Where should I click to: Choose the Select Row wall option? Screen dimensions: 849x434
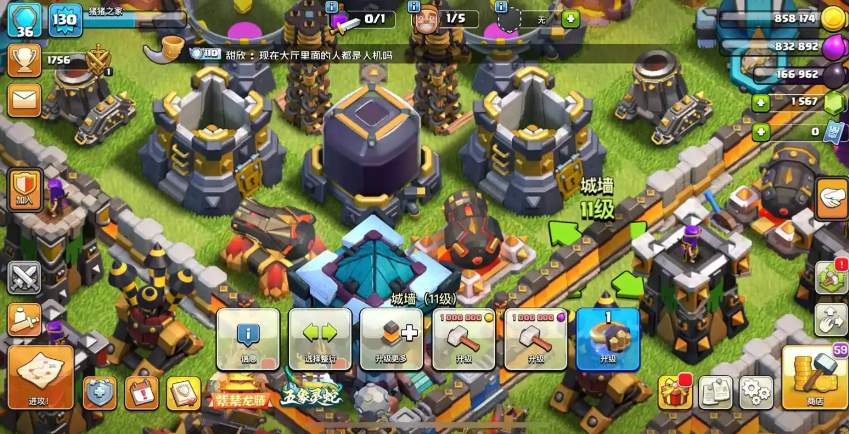point(320,339)
